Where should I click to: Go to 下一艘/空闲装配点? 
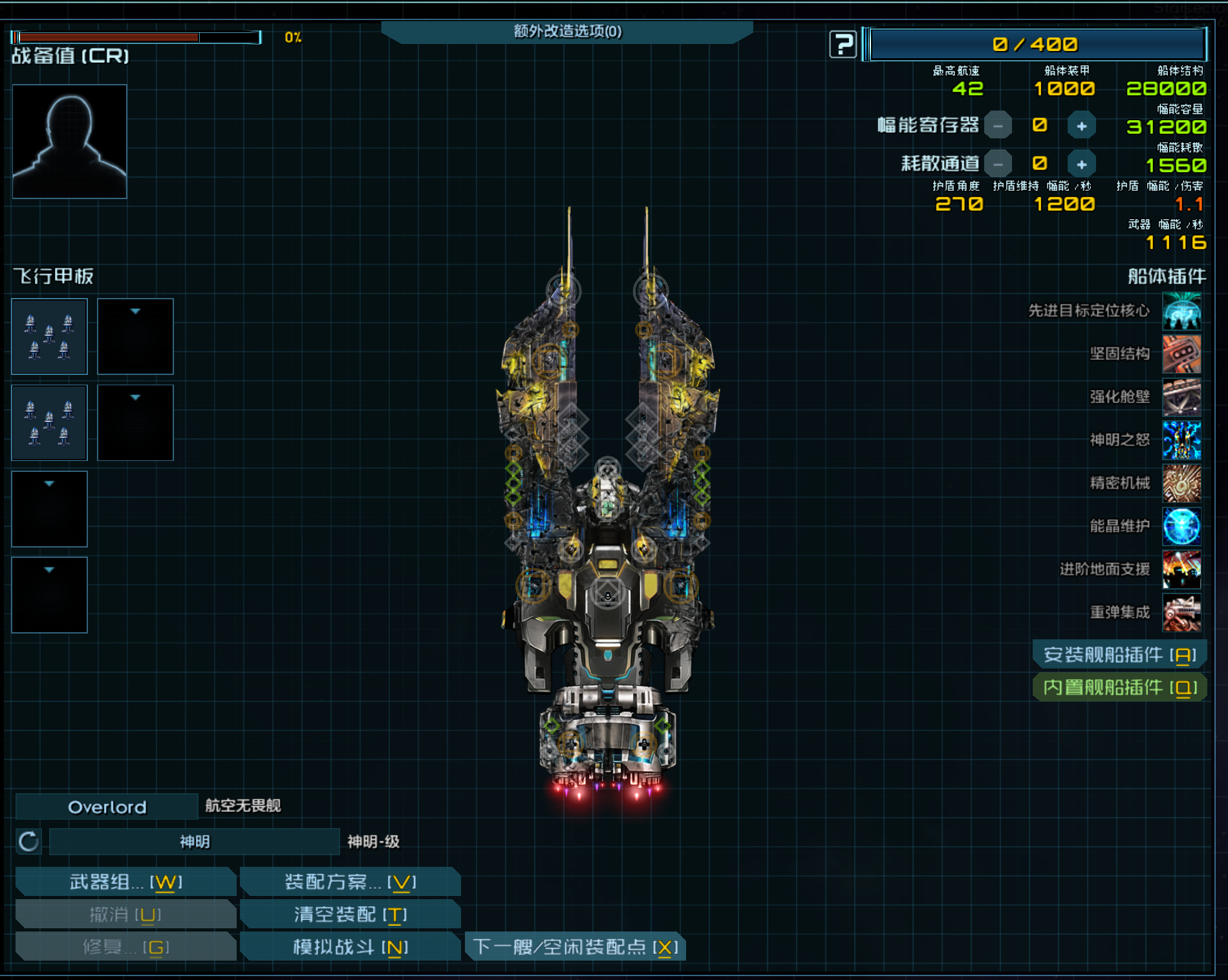point(575,947)
